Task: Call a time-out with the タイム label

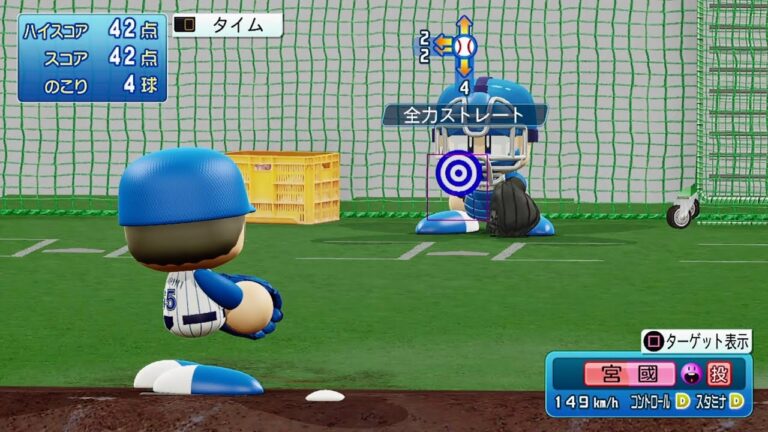Action: [x=227, y=26]
